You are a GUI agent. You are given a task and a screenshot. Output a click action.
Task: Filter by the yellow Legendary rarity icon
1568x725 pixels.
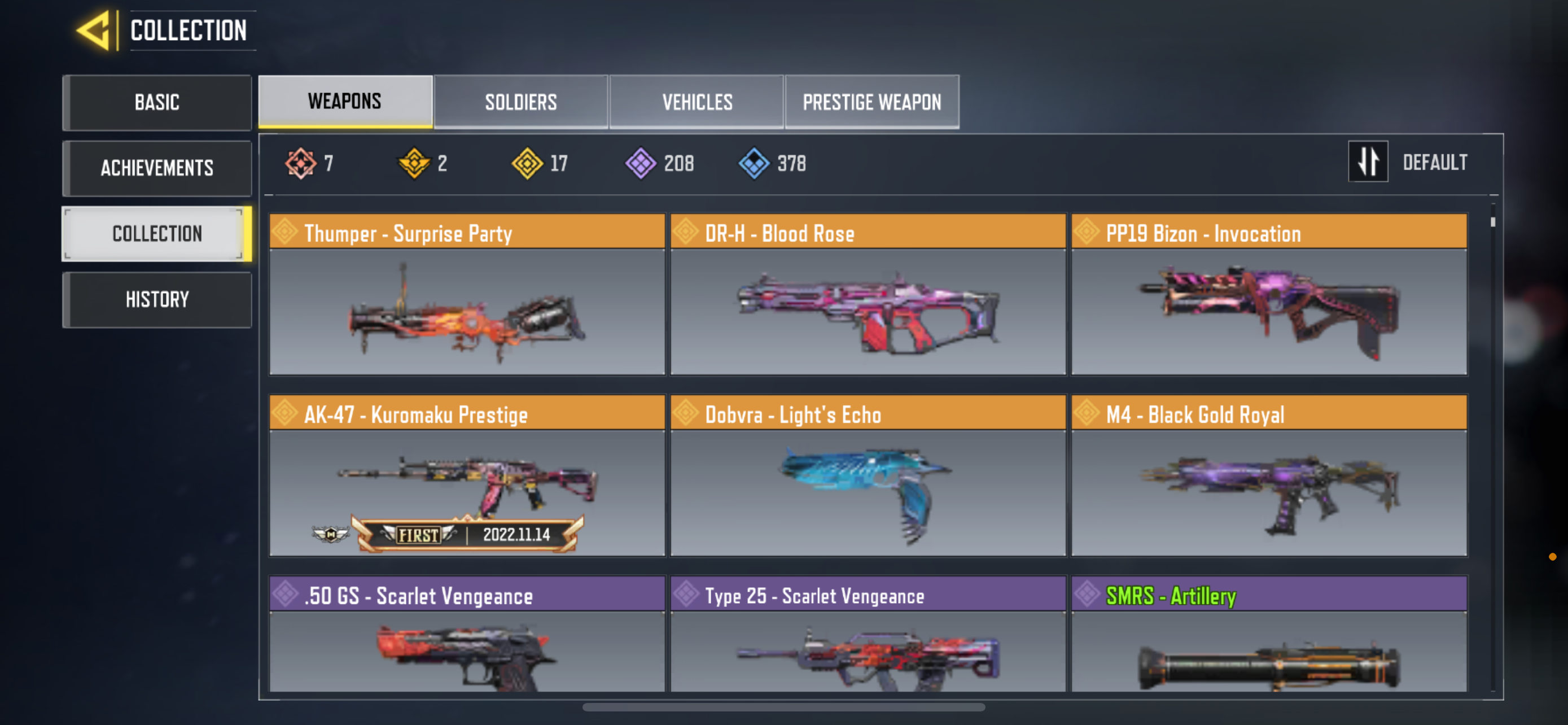tap(527, 163)
